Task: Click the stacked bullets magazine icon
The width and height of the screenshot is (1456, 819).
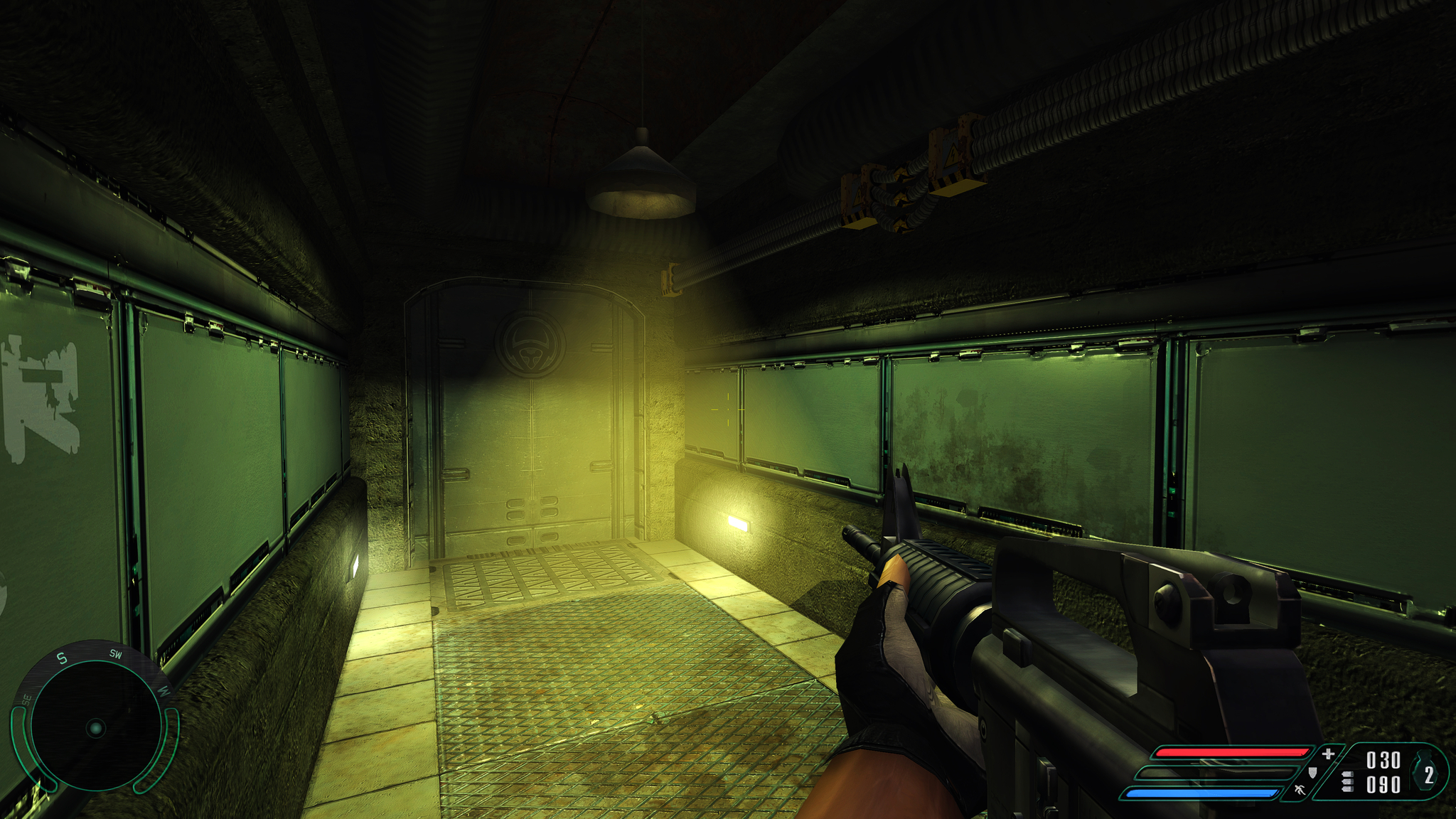Action: tap(1347, 782)
